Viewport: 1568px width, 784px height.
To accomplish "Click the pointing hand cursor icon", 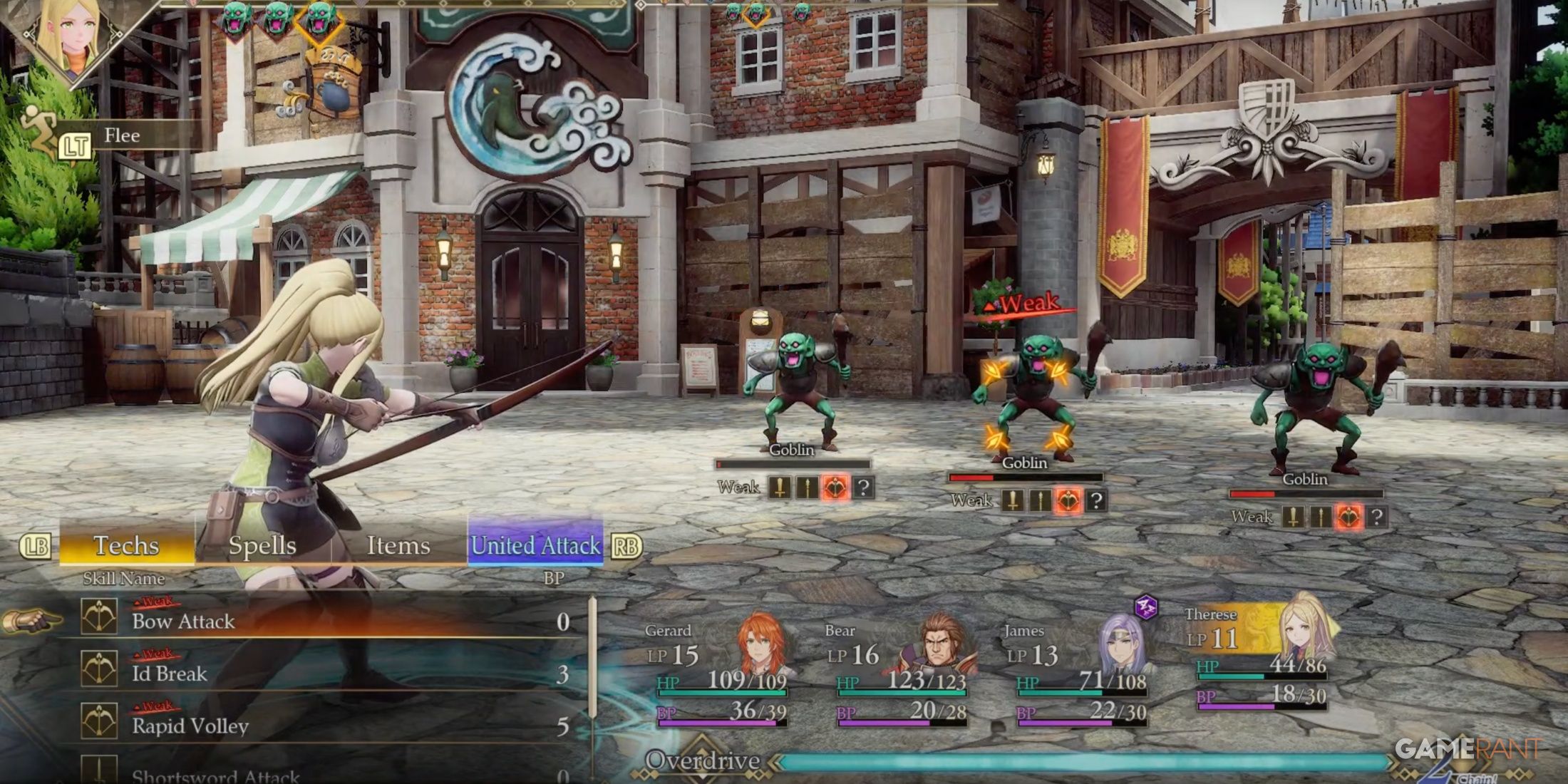I will coord(32,619).
